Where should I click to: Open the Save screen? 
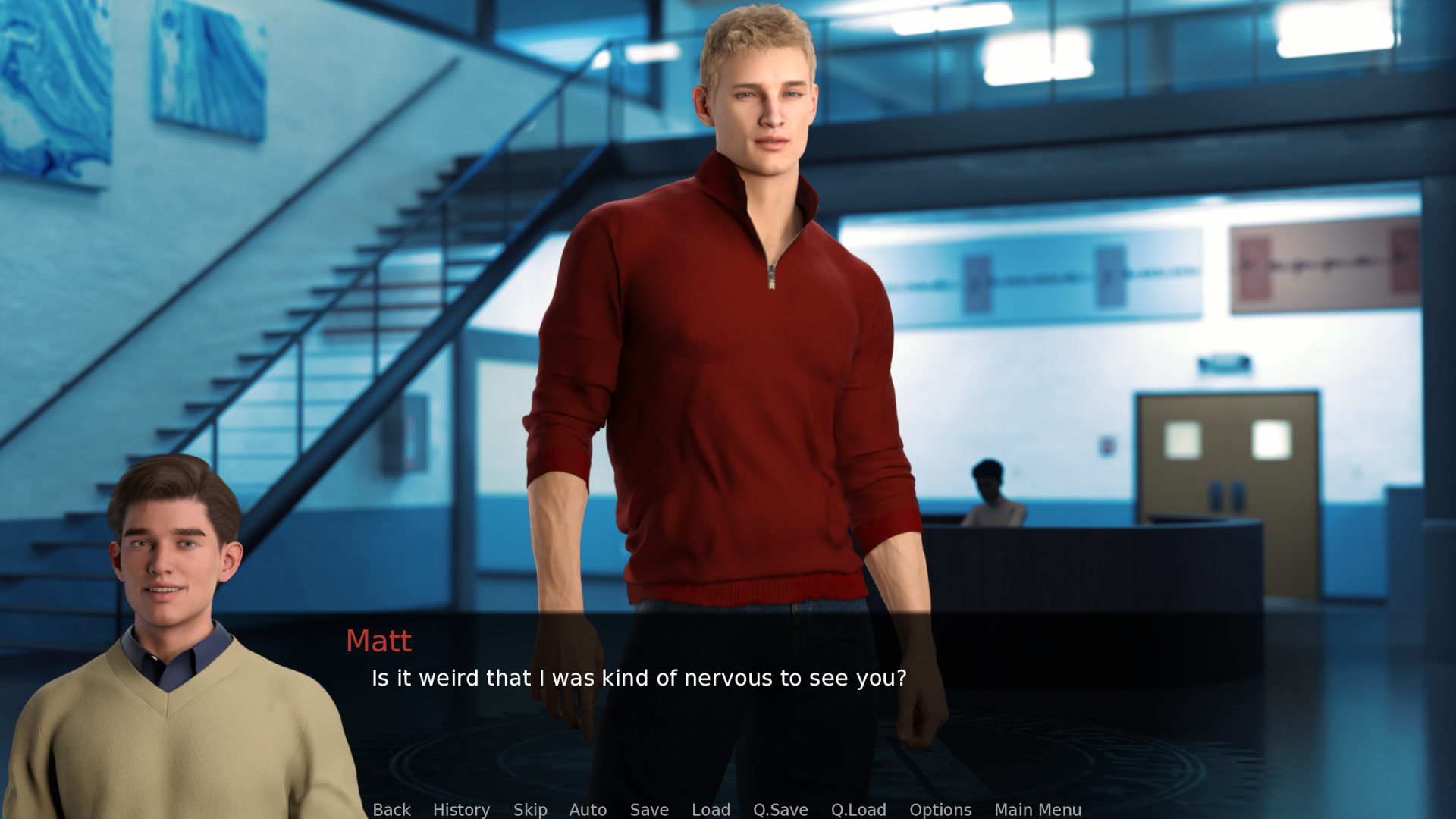pos(648,810)
